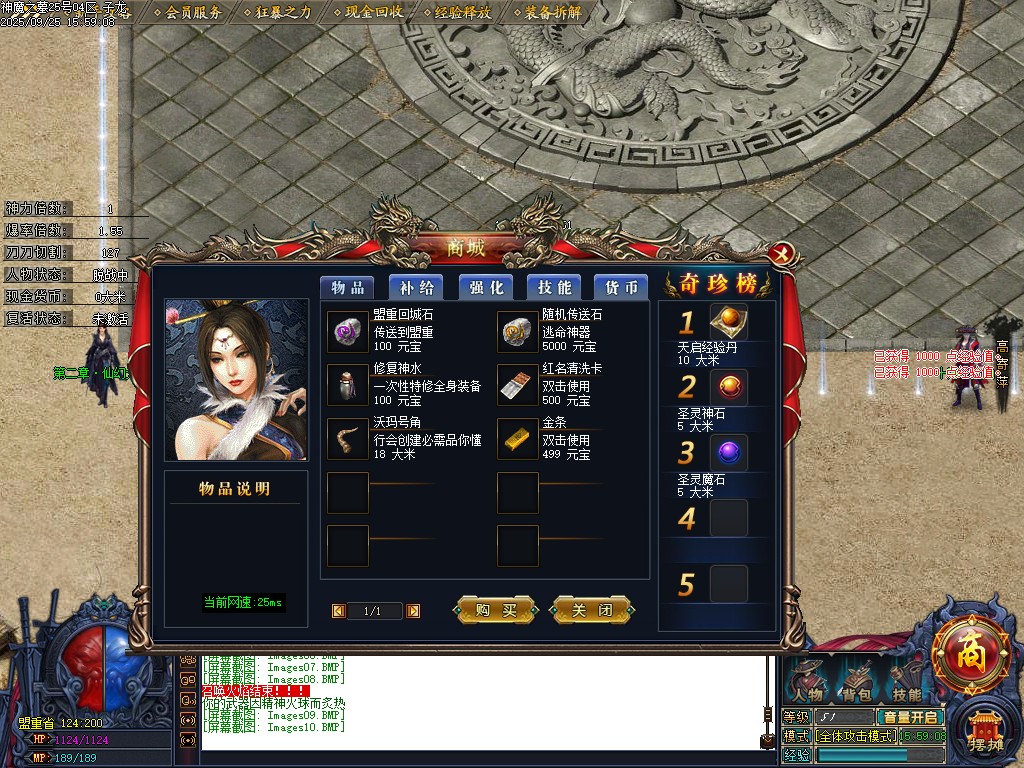Choose the 修复神水 potion icon
Viewport: 1024px width, 768px height.
[x=348, y=385]
